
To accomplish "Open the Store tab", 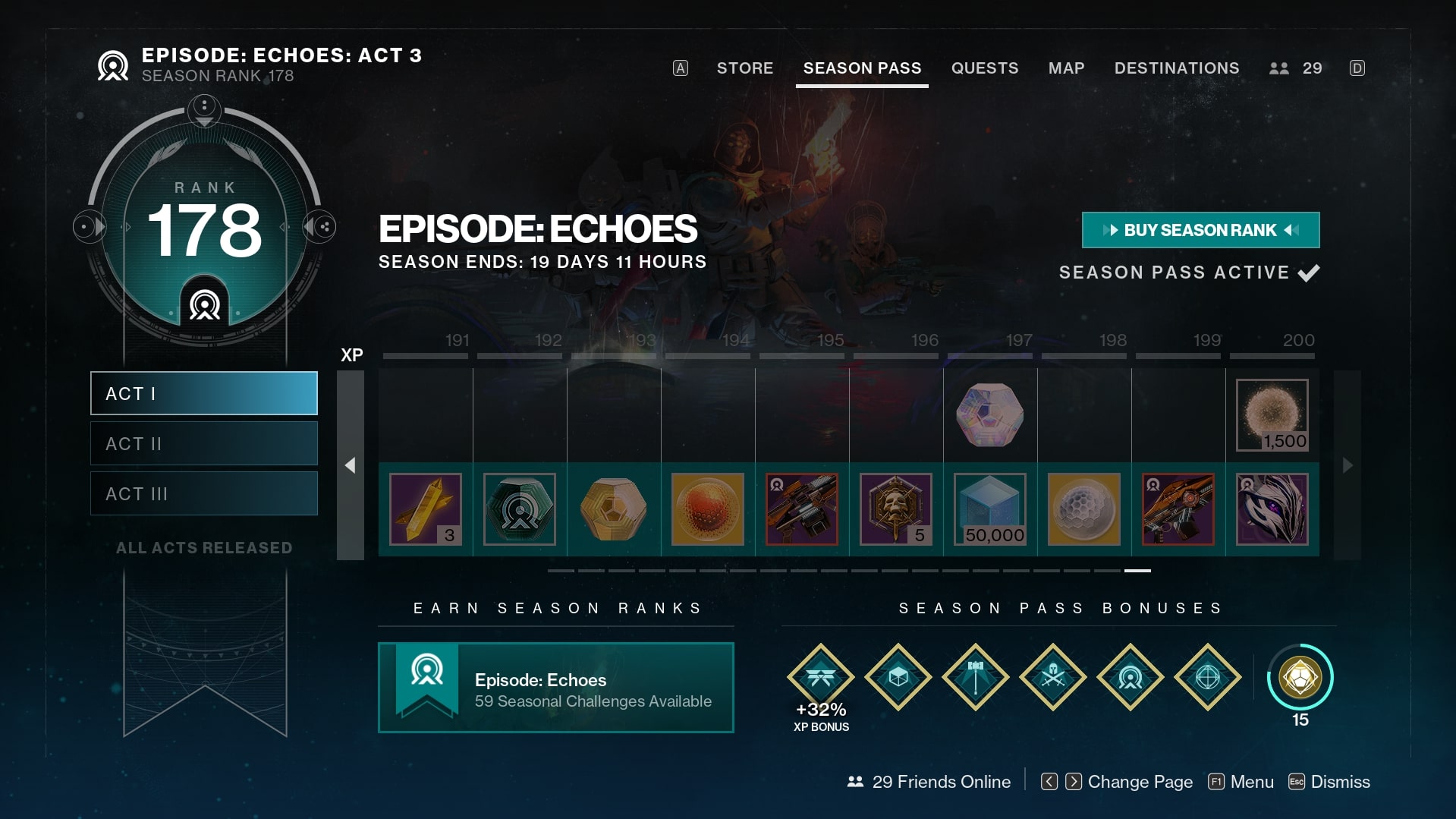I will click(x=744, y=68).
